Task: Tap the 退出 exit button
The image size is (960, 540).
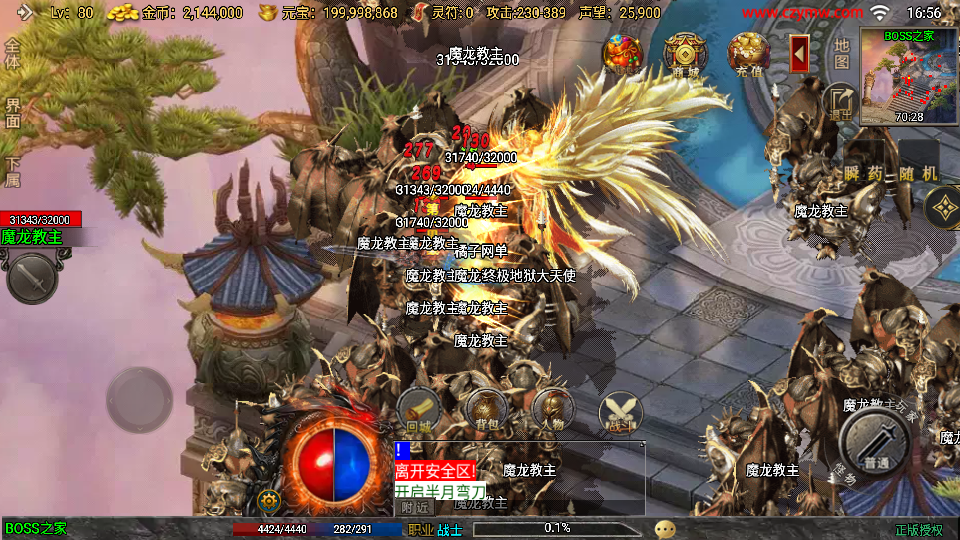Action: (x=839, y=101)
